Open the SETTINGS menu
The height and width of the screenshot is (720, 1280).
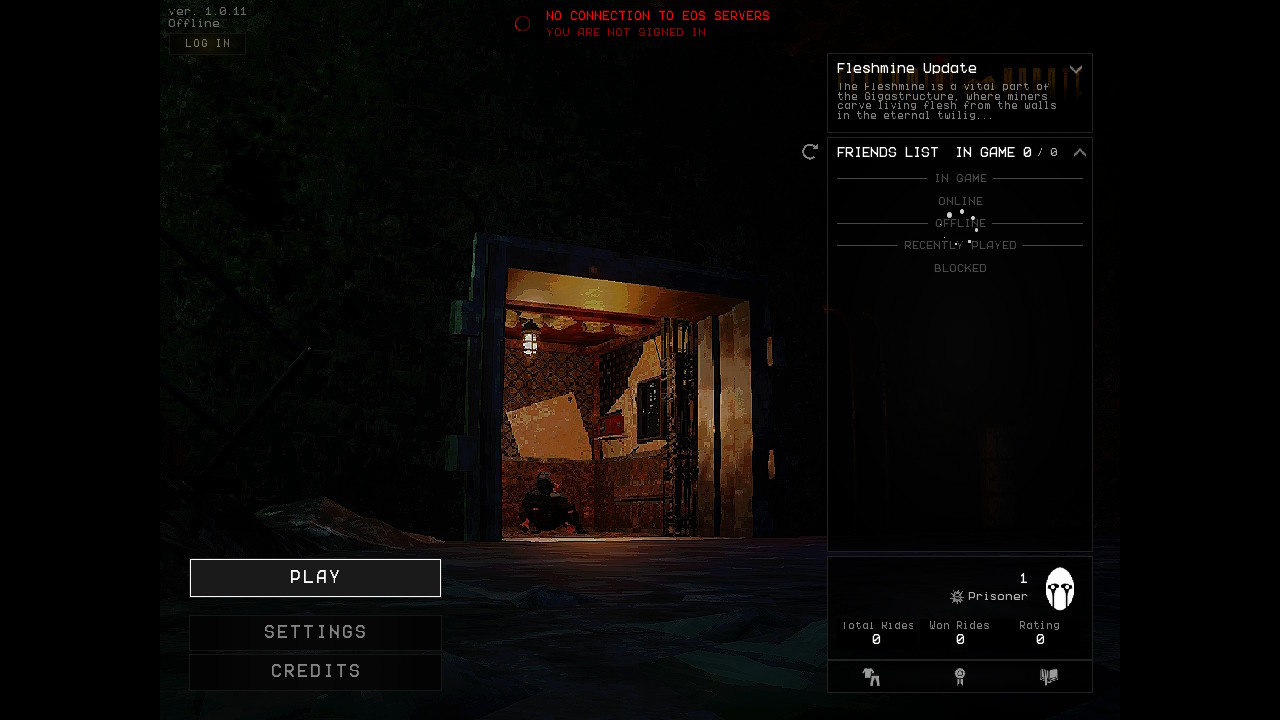[x=315, y=633]
